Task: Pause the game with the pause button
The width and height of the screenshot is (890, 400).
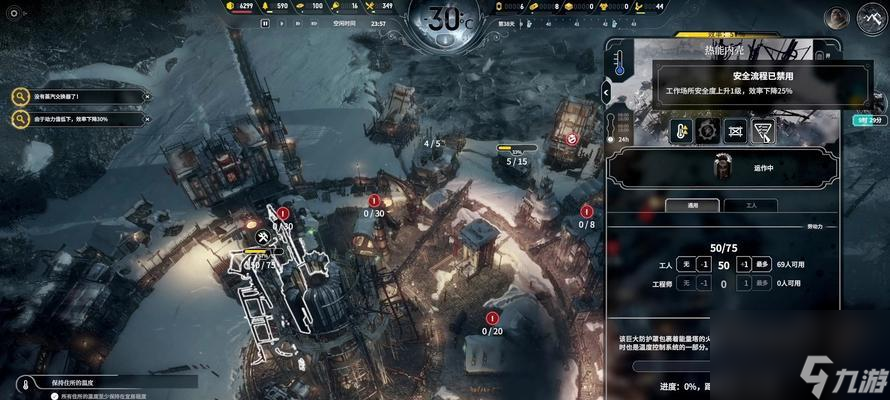Action: tap(267, 22)
